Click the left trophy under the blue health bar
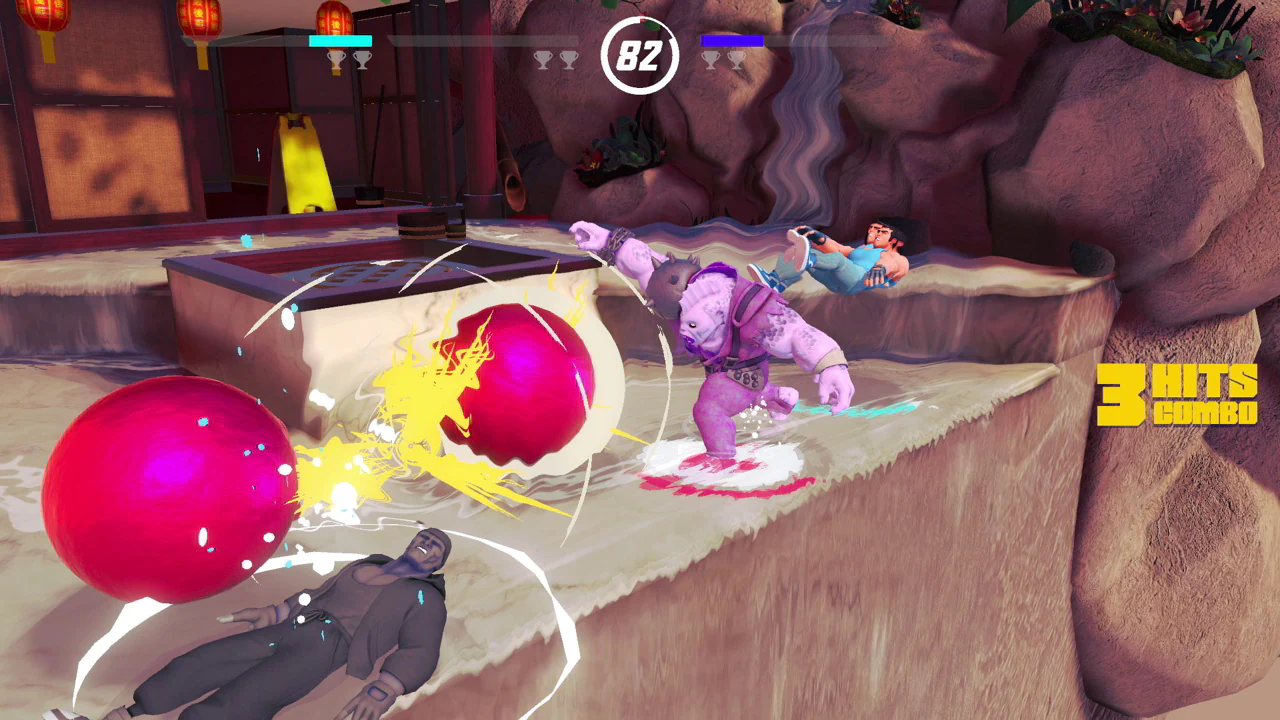The image size is (1280, 720). pyautogui.click(x=710, y=60)
